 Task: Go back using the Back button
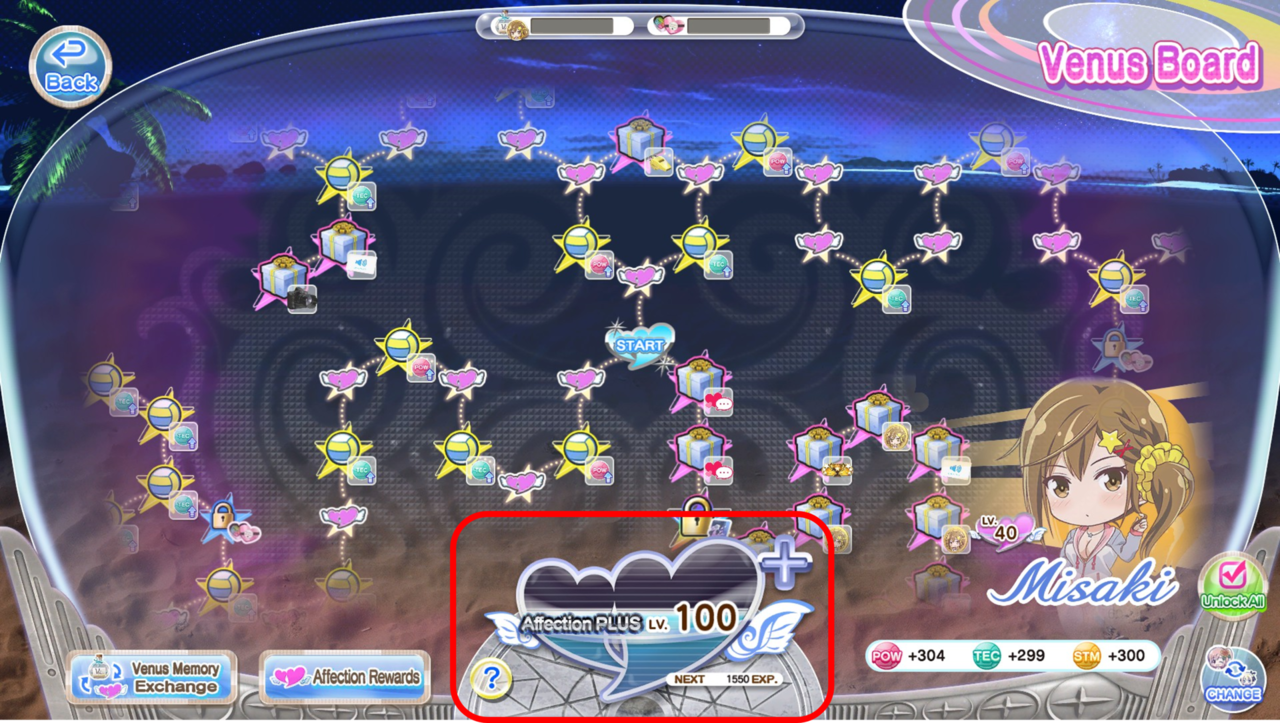point(70,66)
